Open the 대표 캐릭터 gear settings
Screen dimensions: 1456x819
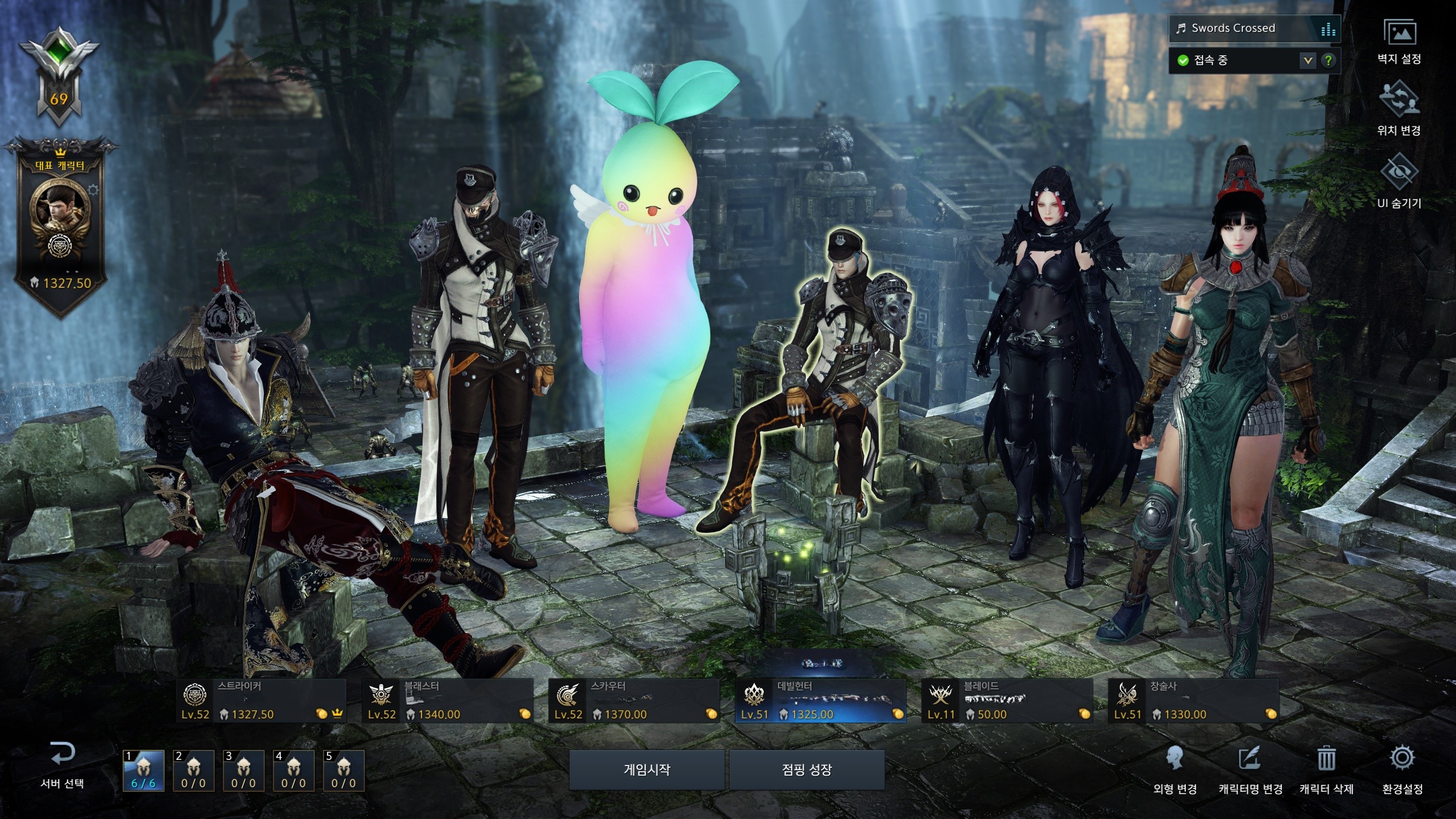[93, 189]
